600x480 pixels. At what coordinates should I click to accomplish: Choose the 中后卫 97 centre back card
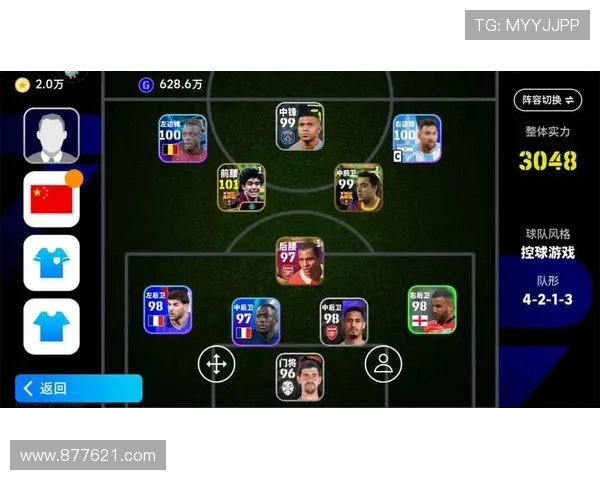pos(255,321)
